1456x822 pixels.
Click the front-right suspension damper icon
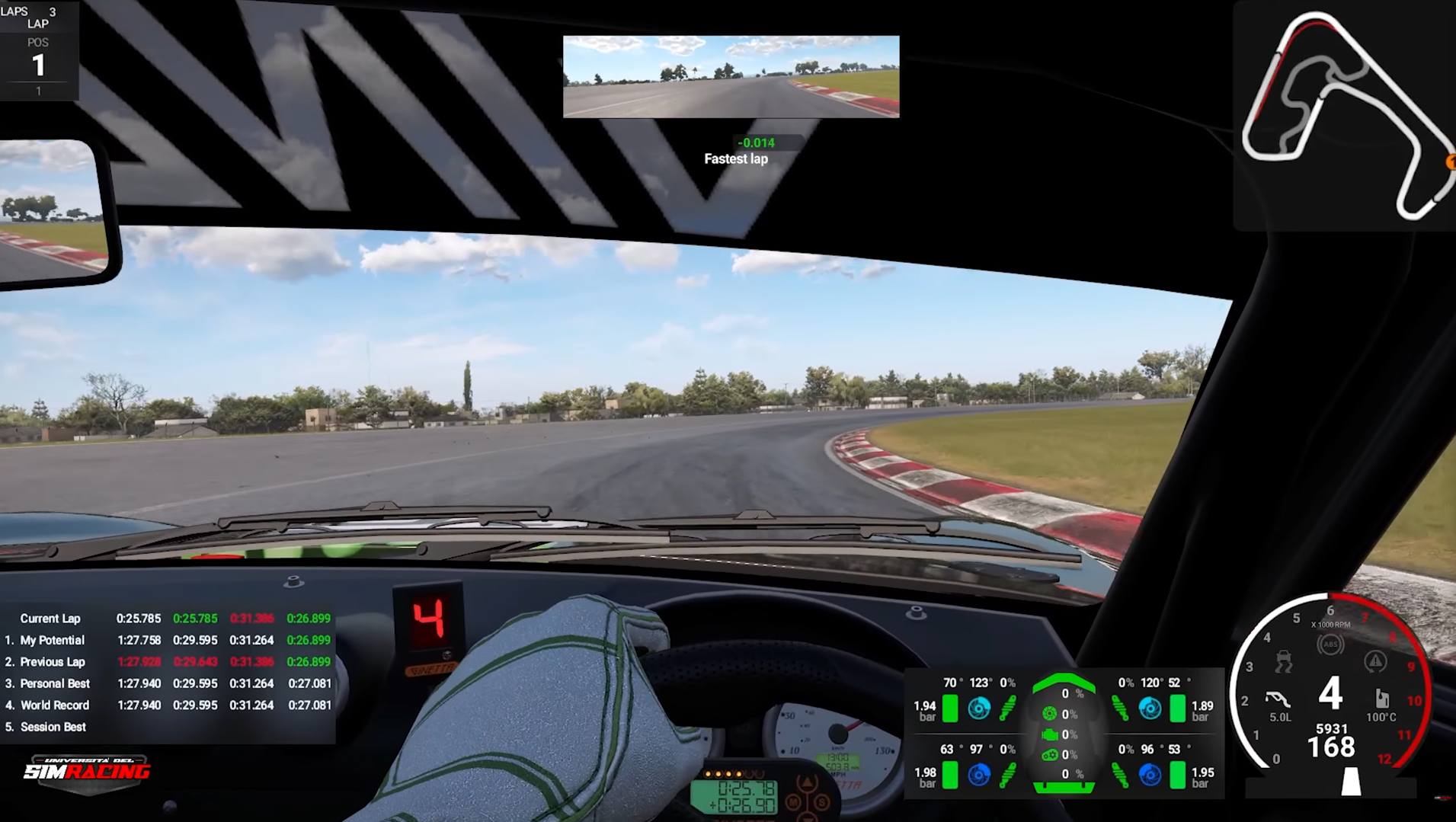(1120, 708)
